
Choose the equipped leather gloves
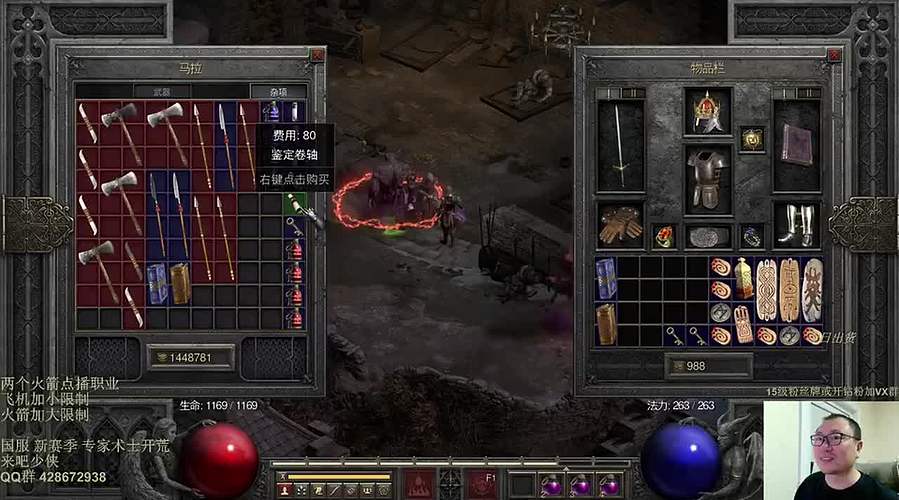620,227
